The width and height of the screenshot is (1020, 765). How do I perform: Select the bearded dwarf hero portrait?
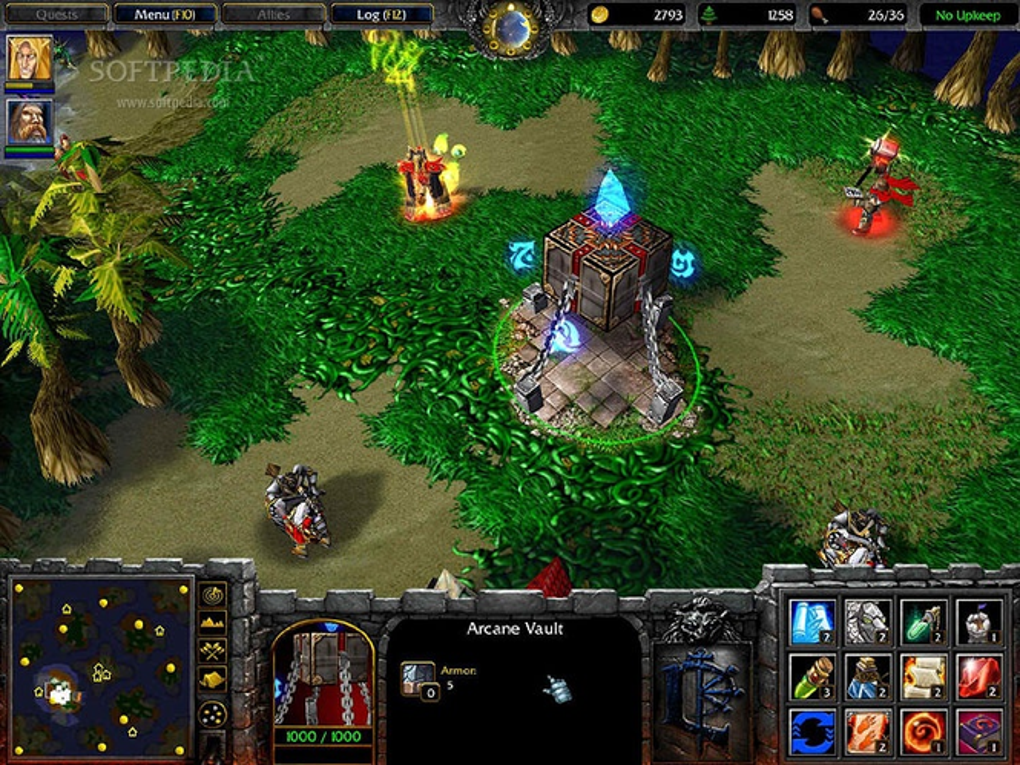(x=29, y=122)
